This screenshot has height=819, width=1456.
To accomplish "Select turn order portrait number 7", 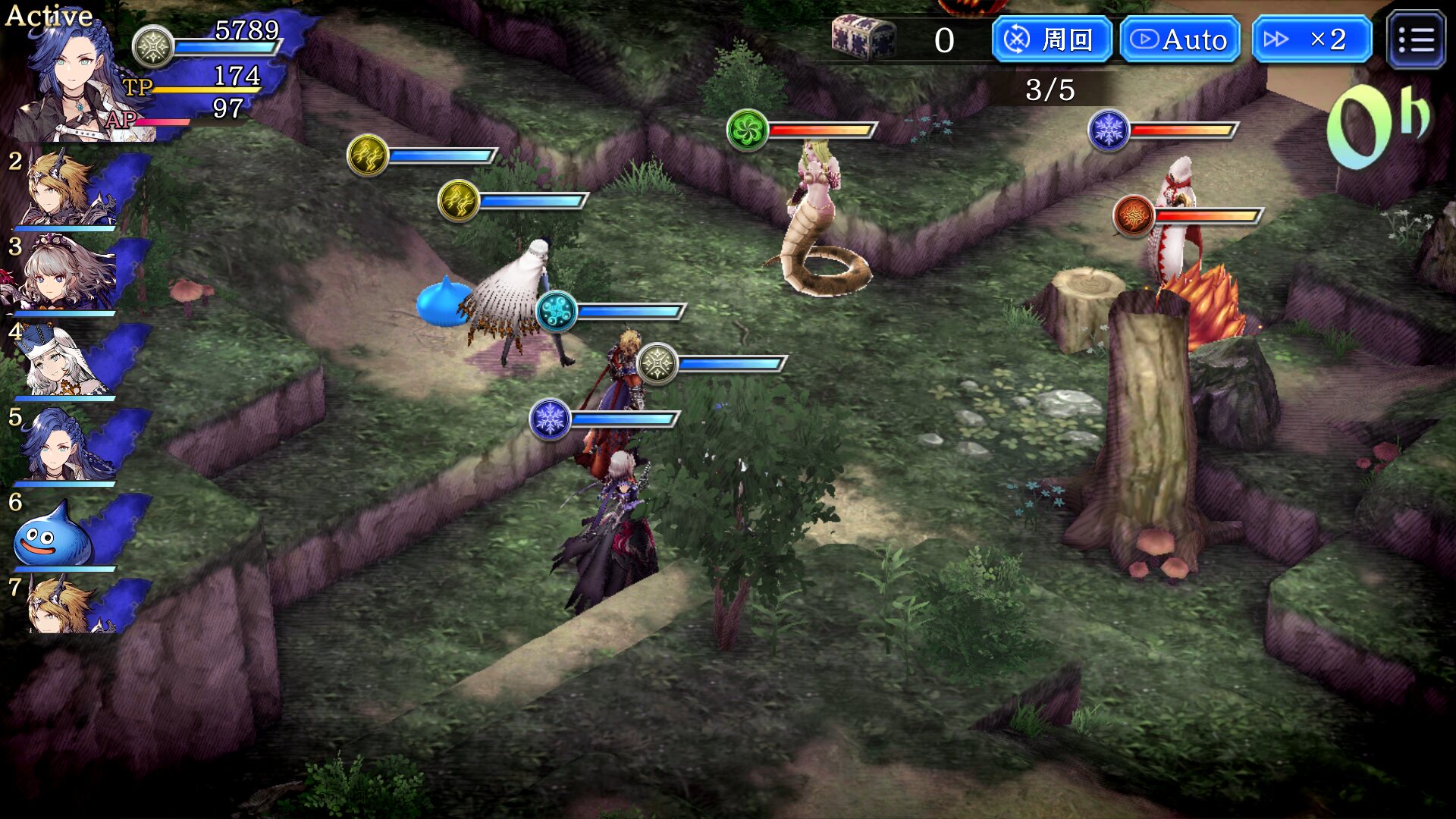I will 68,607.
